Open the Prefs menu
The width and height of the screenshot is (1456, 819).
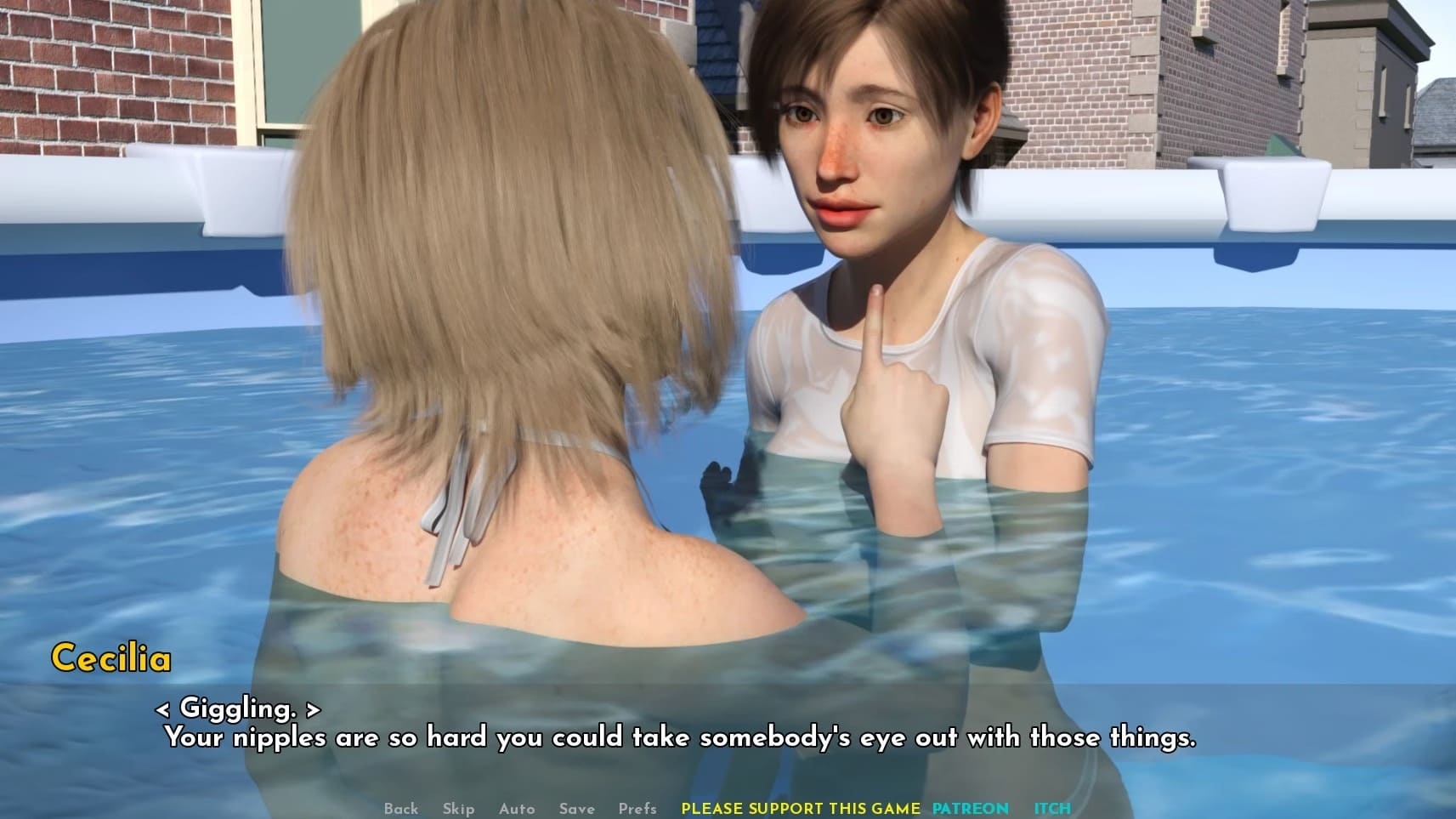click(x=637, y=809)
